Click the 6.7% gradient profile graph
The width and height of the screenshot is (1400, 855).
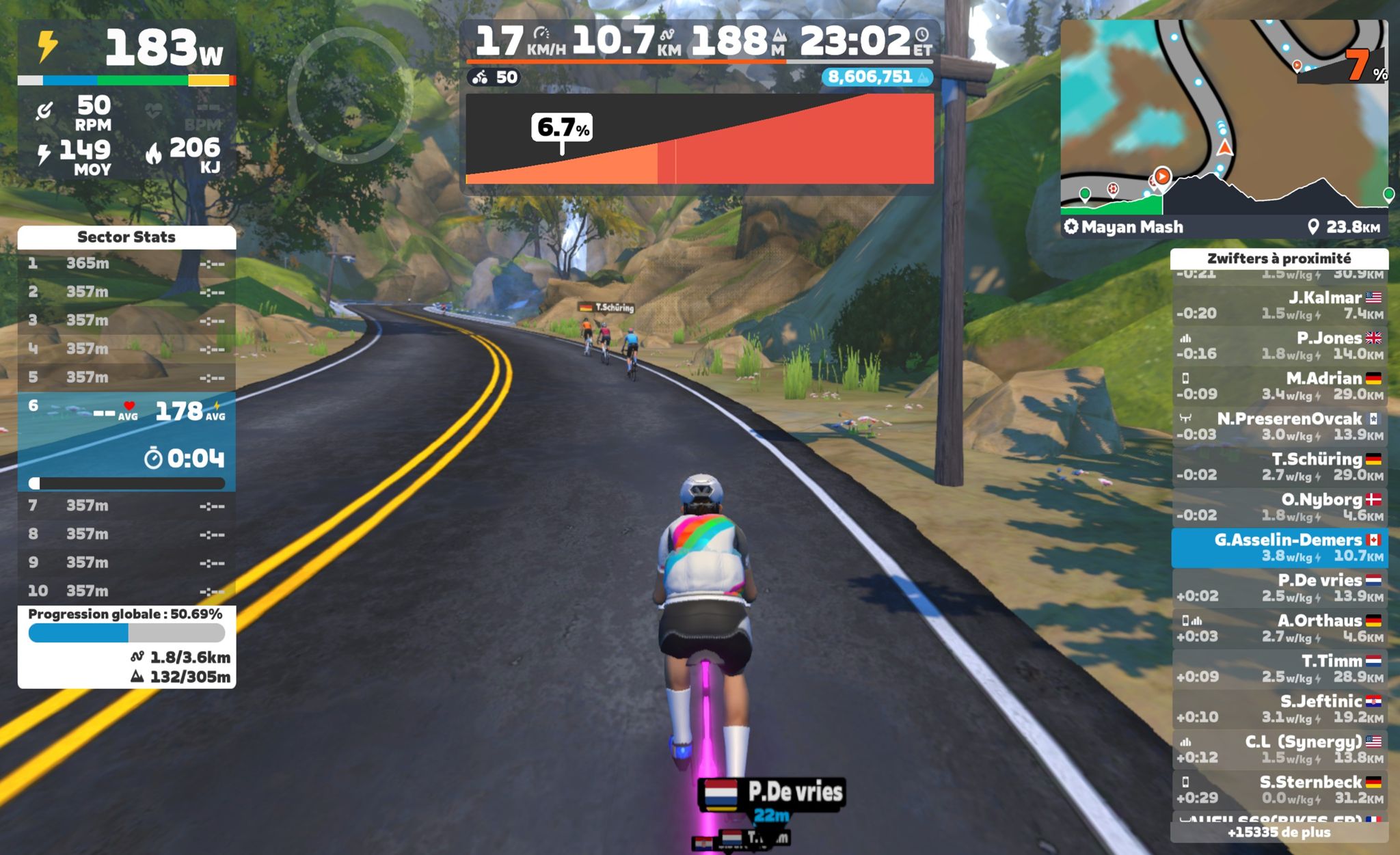coord(699,140)
